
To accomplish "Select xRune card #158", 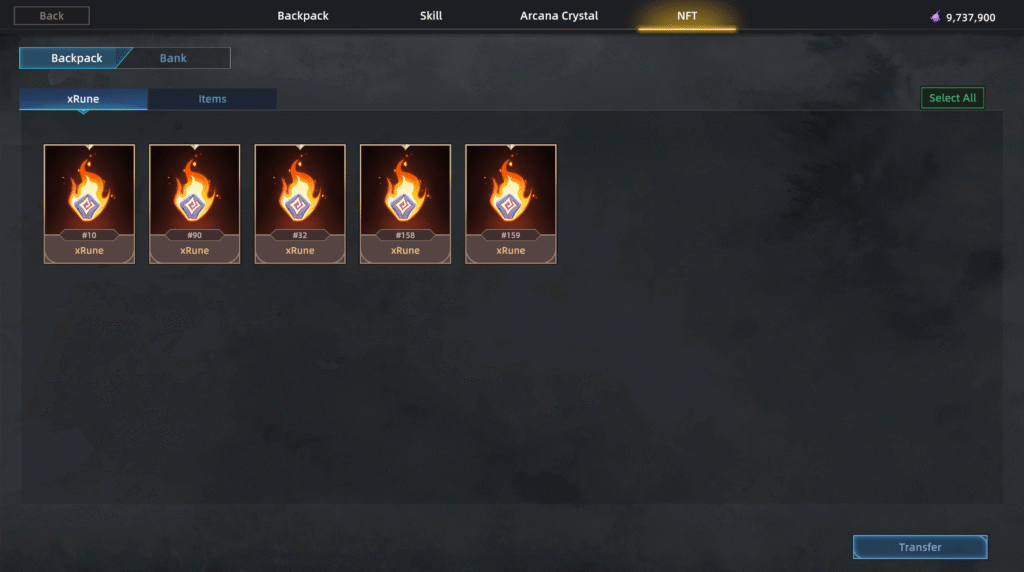I will (x=405, y=204).
